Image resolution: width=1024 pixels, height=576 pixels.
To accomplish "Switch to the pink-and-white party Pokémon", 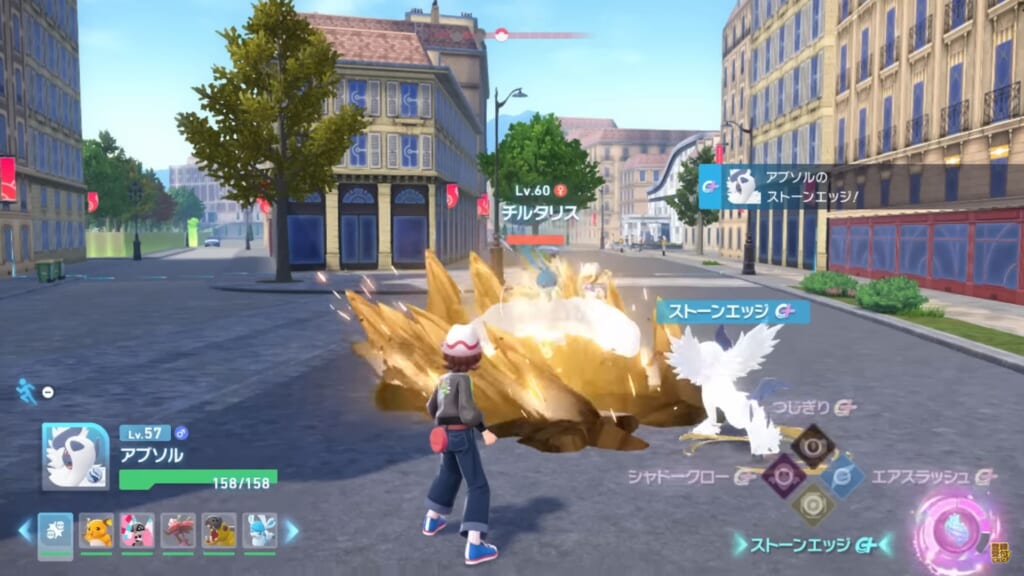I will 137,530.
